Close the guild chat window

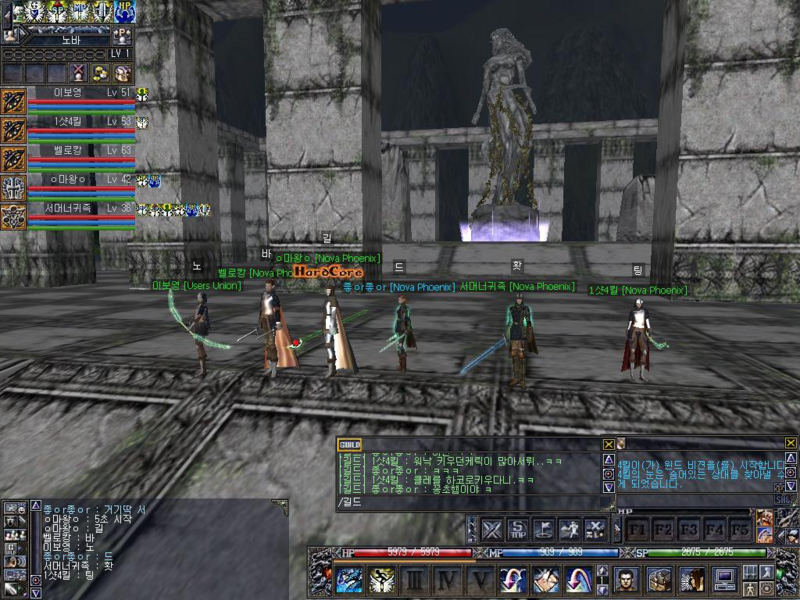[x=608, y=444]
